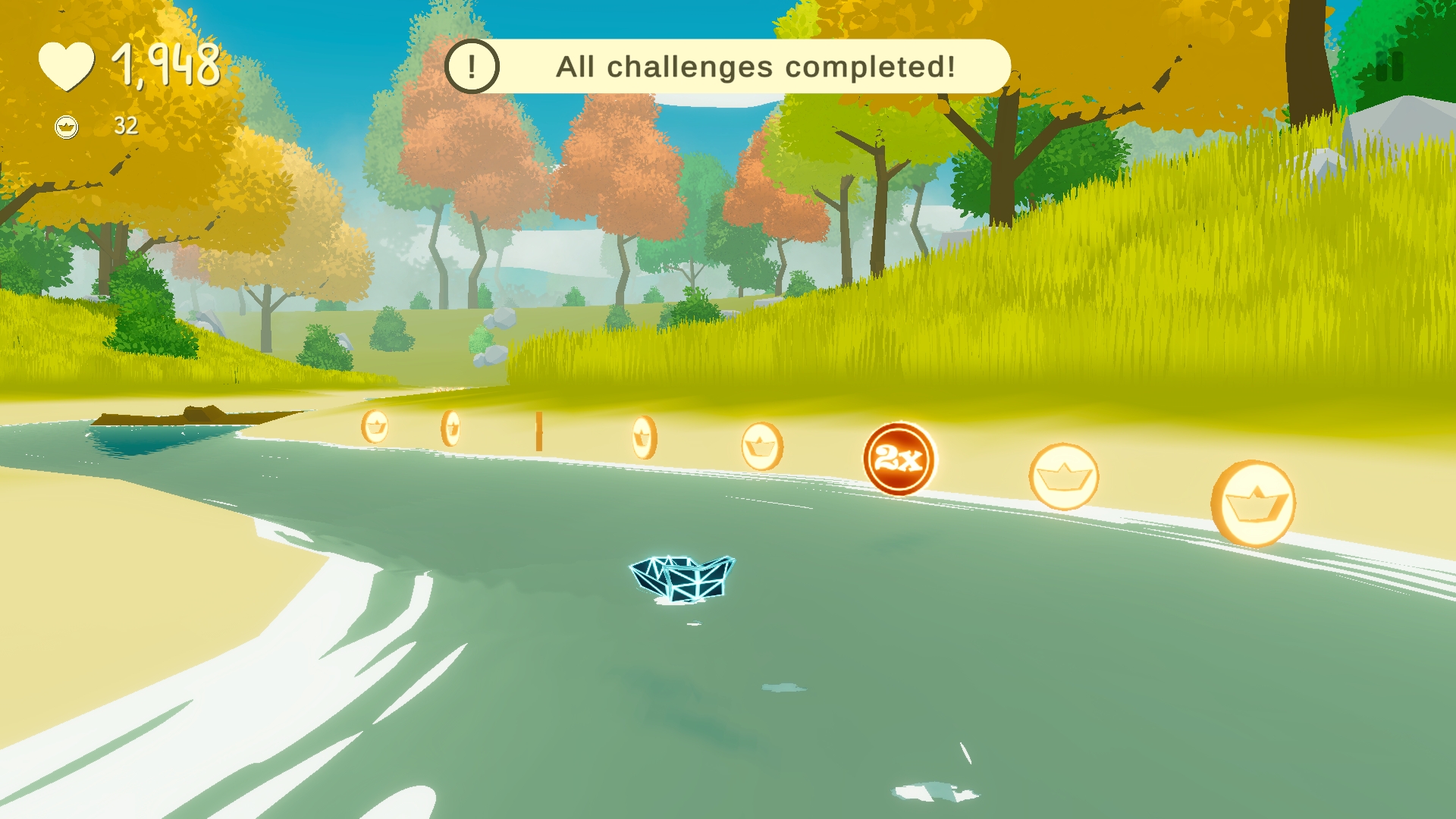Click the boat counter showing 32
1456x819 pixels.
(x=125, y=127)
